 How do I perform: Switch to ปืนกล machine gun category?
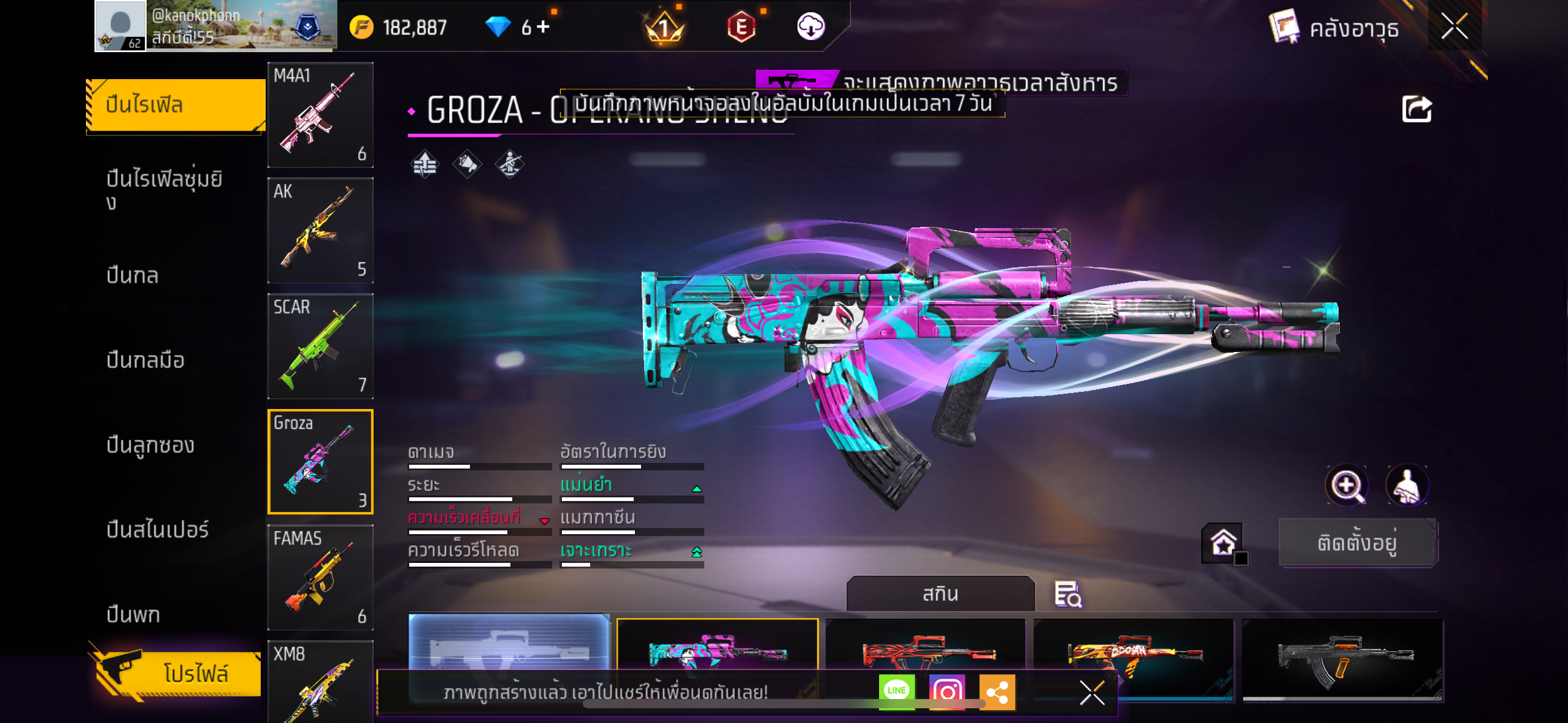(x=133, y=275)
